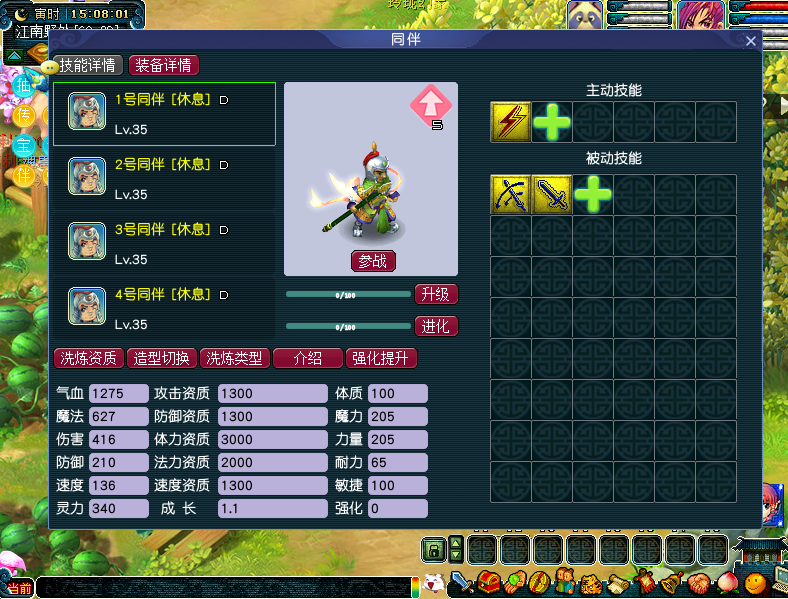Select the bow passive skill icon
The height and width of the screenshot is (599, 788).
click(511, 194)
